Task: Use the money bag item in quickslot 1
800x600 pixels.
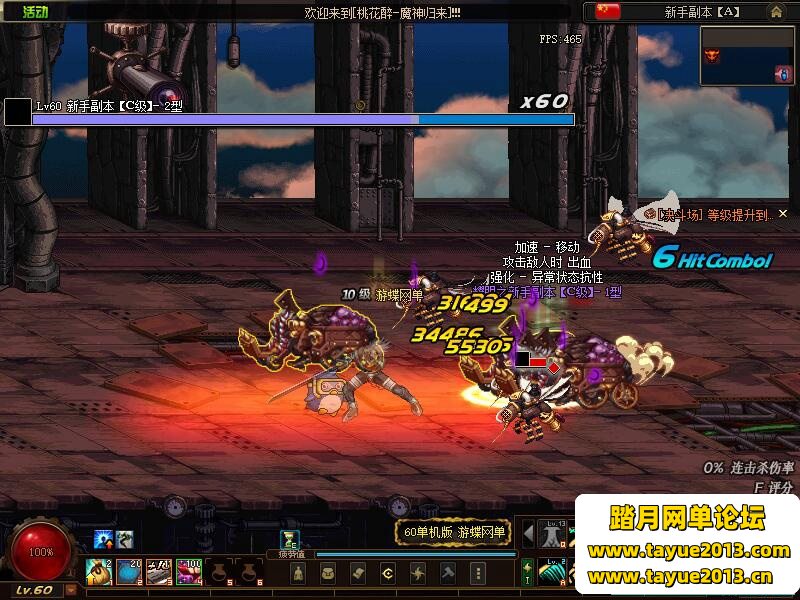Action: tap(99, 571)
